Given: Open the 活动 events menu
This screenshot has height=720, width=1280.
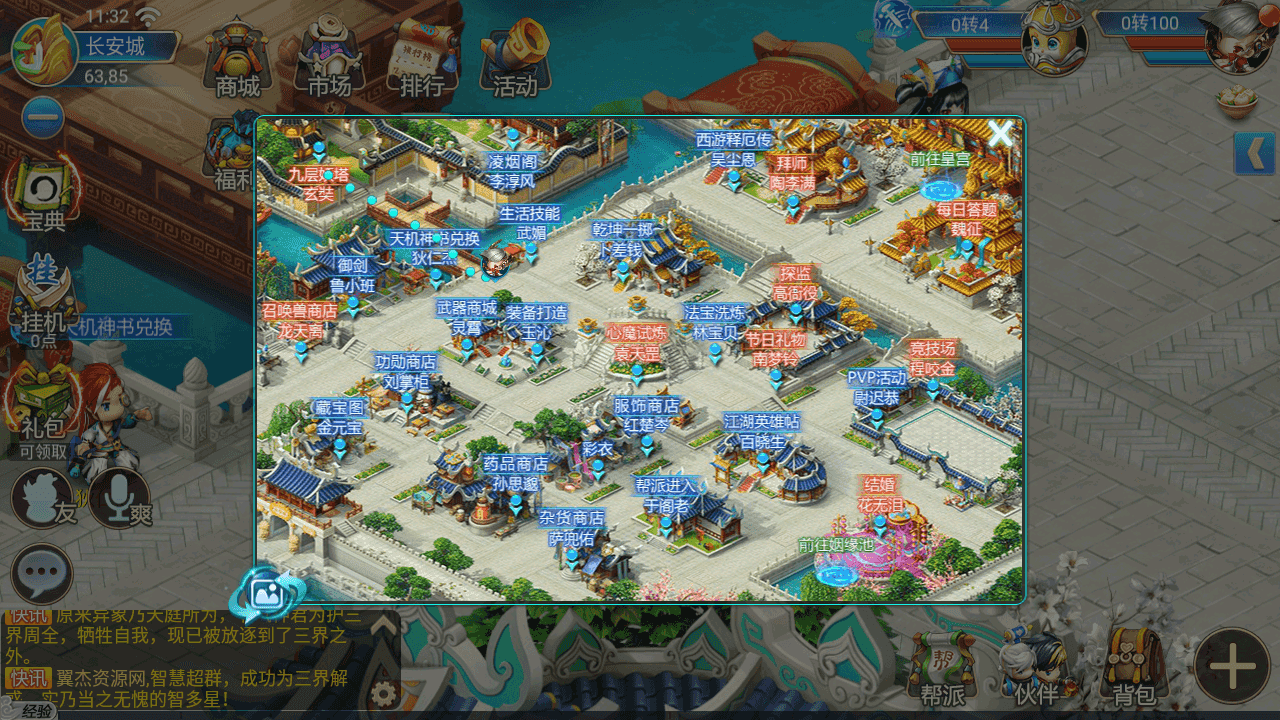Looking at the screenshot, I should 515,60.
